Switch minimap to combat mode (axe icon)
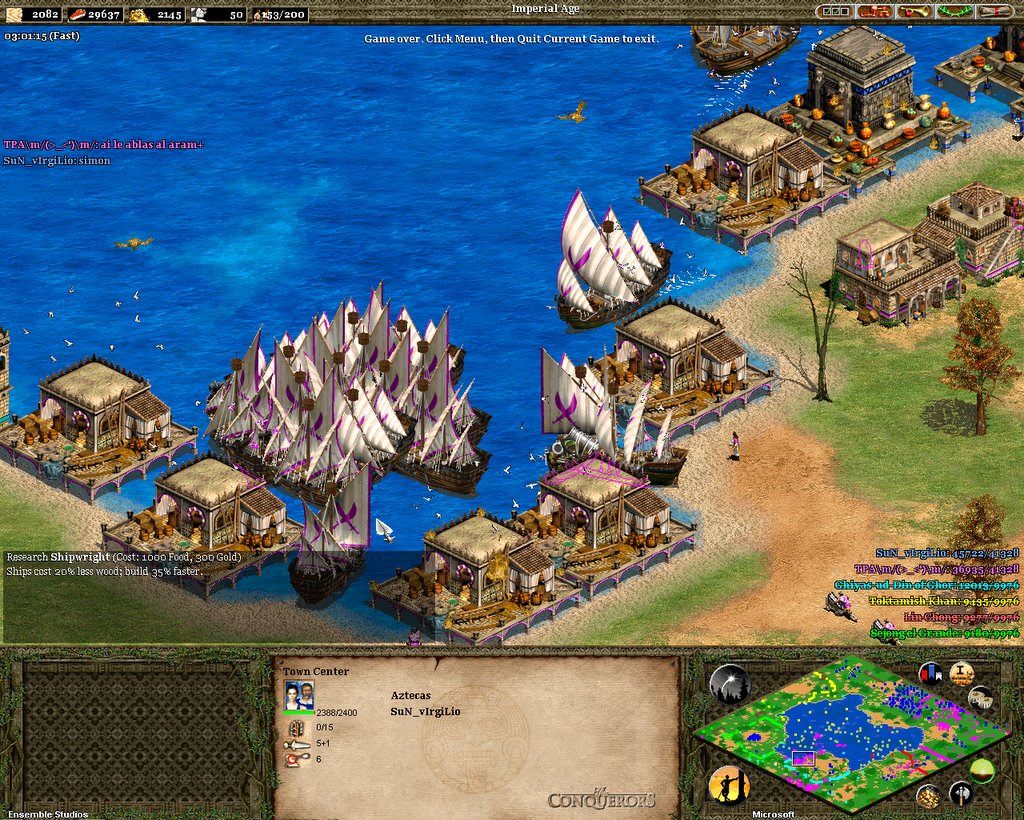Viewport: 1024px width, 820px height. click(x=961, y=795)
